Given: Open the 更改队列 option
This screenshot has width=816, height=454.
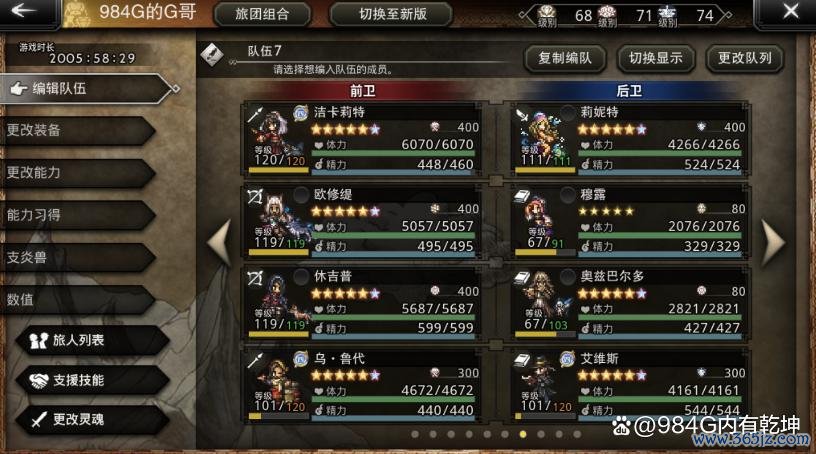Looking at the screenshot, I should coord(745,58).
